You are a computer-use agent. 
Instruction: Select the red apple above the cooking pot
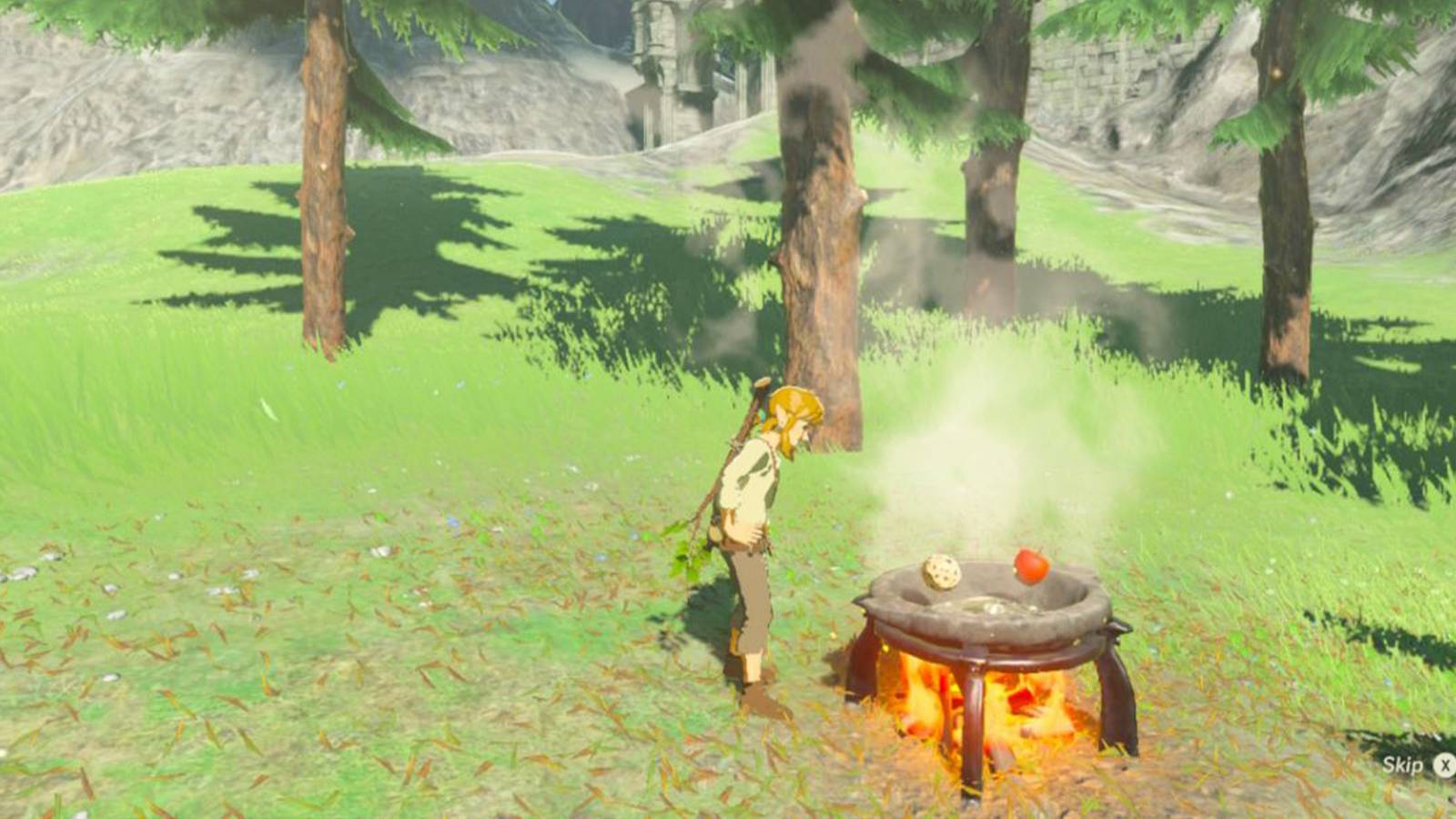(1029, 564)
